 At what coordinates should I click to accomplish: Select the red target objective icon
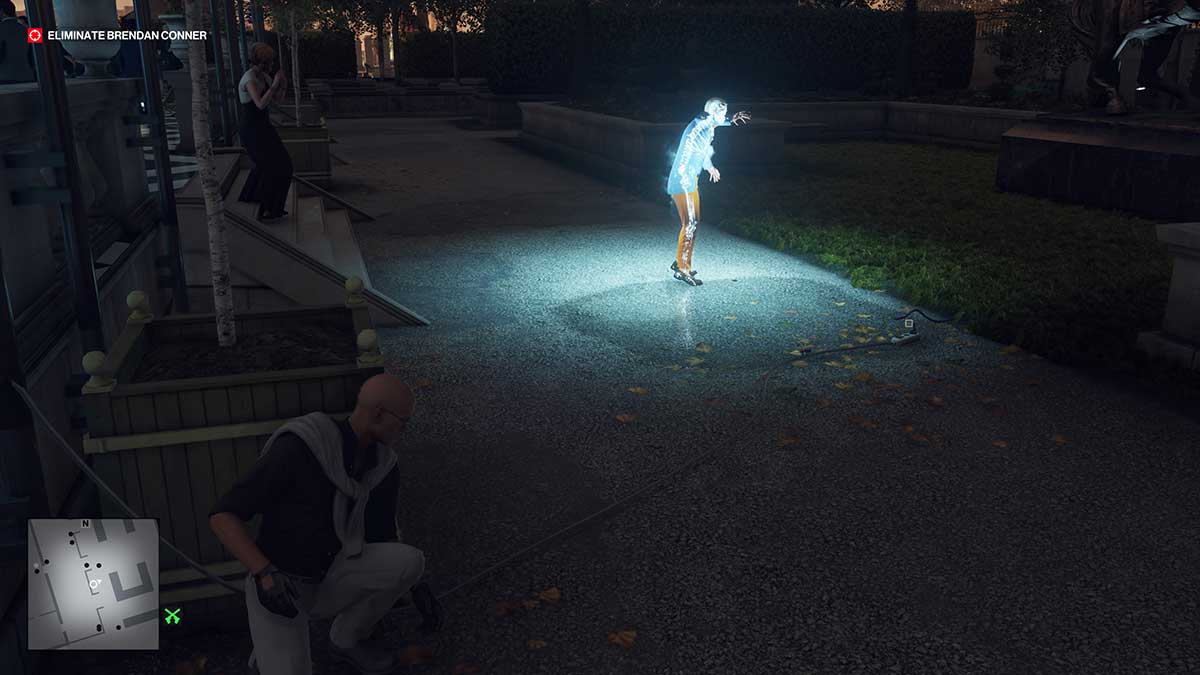pyautogui.click(x=36, y=36)
